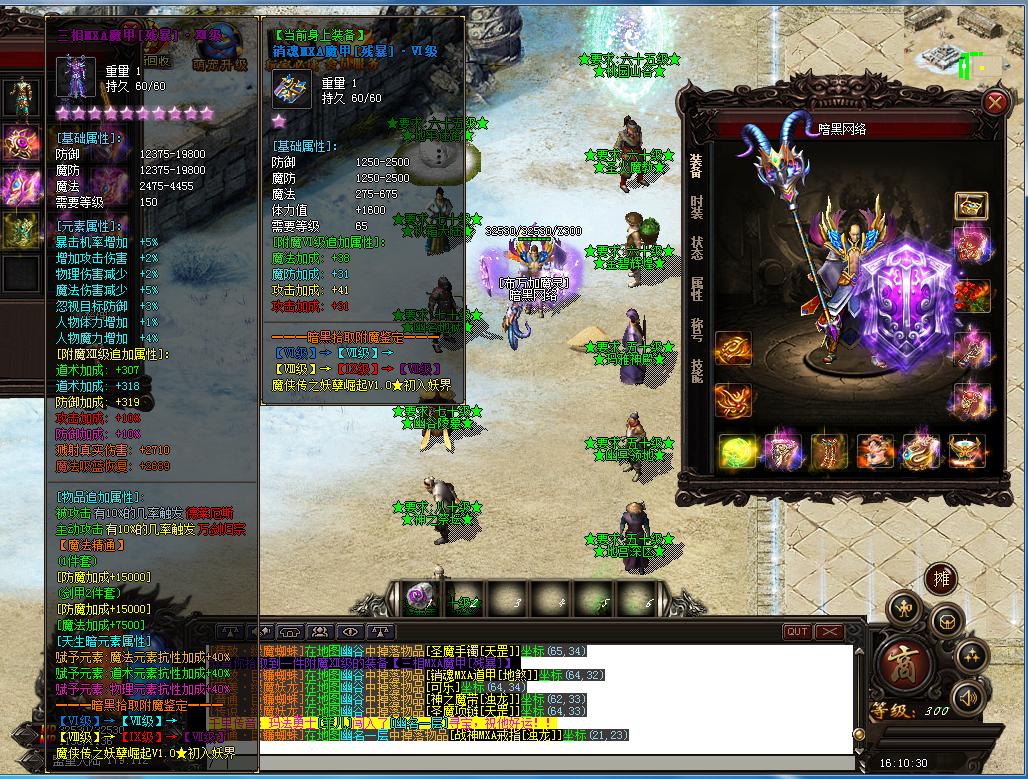This screenshot has width=1028, height=779.
Task: Select the green glowing orb equipment slot
Action: coord(737,451)
